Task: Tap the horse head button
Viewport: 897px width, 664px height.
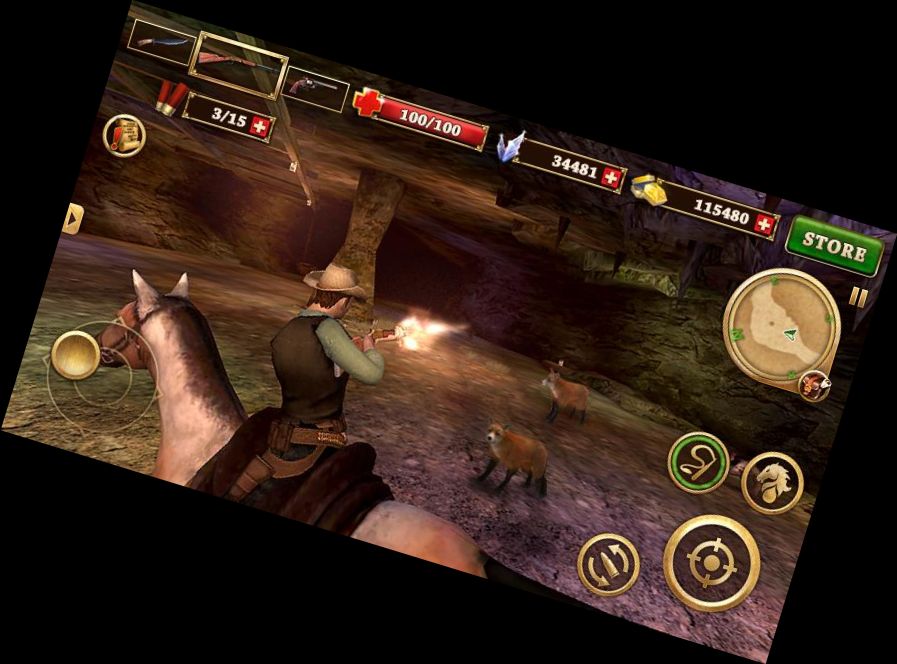Action: click(x=773, y=483)
